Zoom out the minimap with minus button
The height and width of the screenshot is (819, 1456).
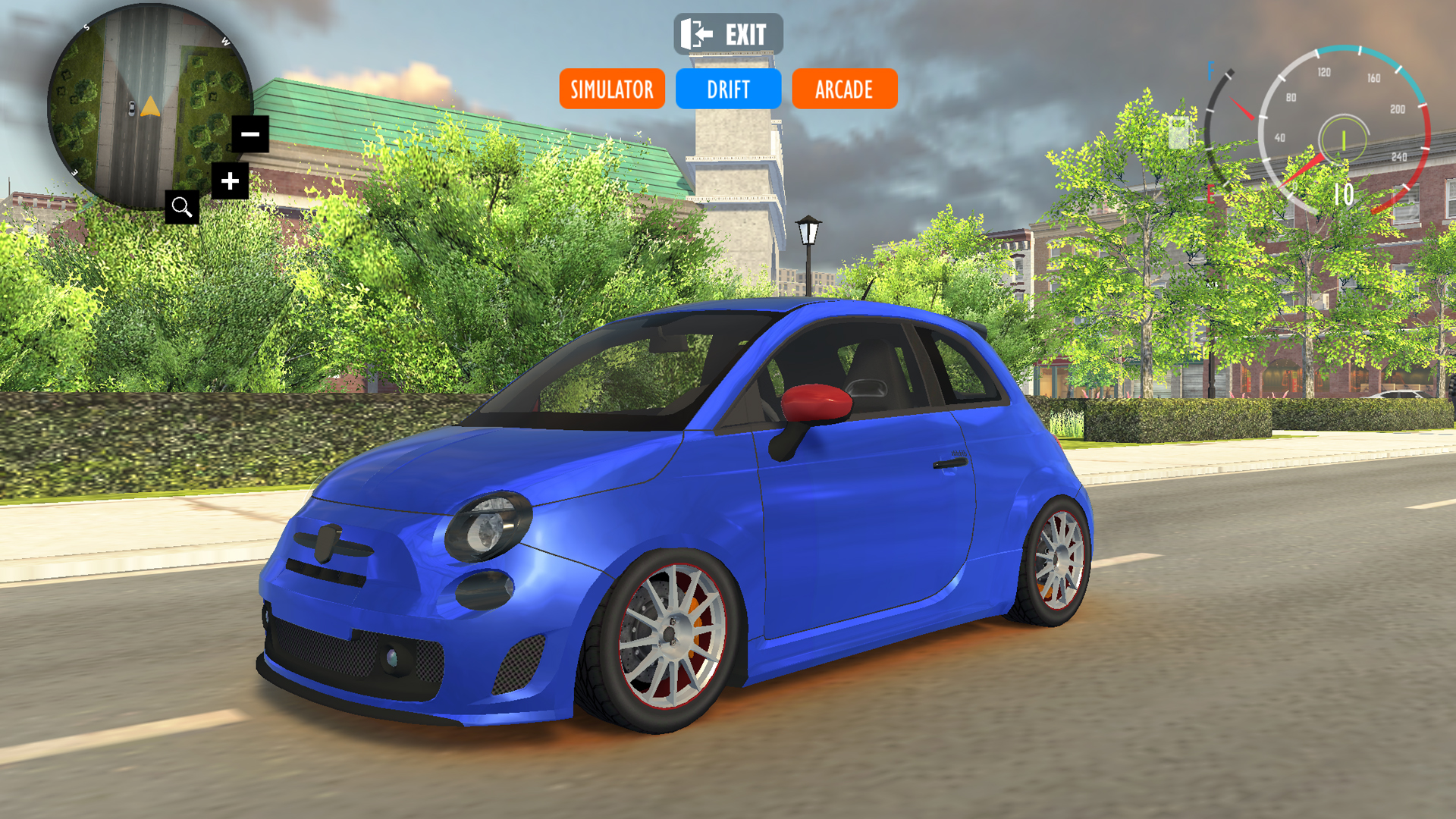coord(250,134)
